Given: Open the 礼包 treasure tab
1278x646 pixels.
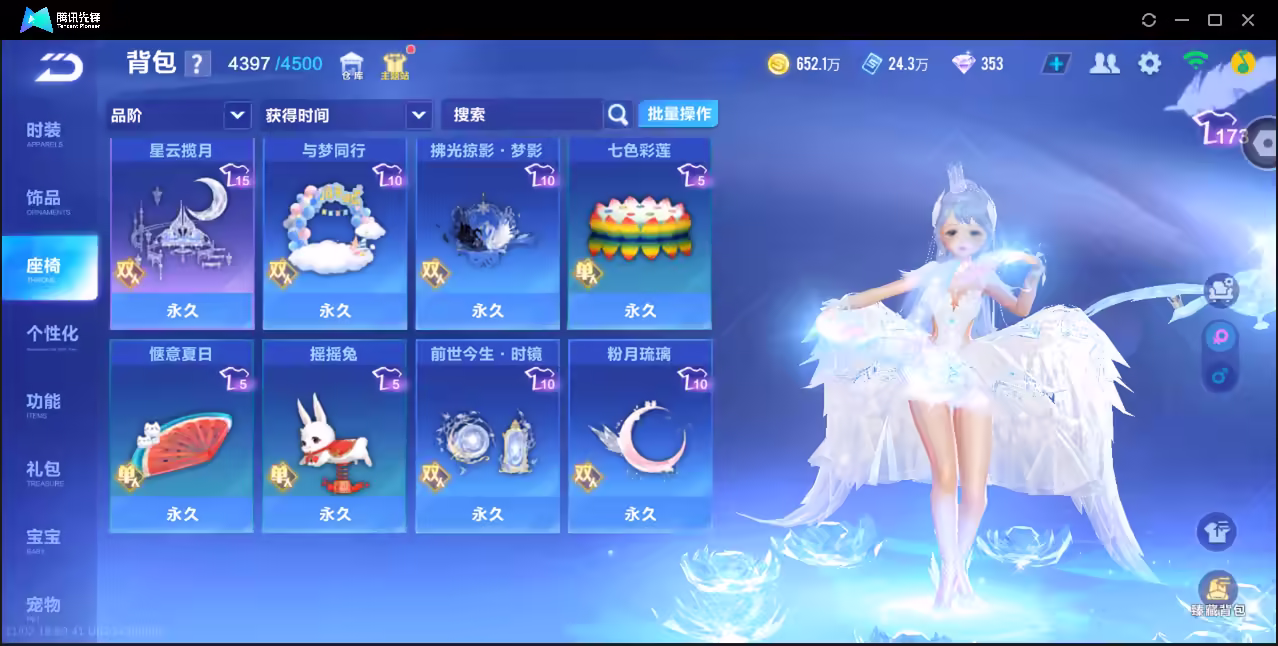Looking at the screenshot, I should pos(44,472).
